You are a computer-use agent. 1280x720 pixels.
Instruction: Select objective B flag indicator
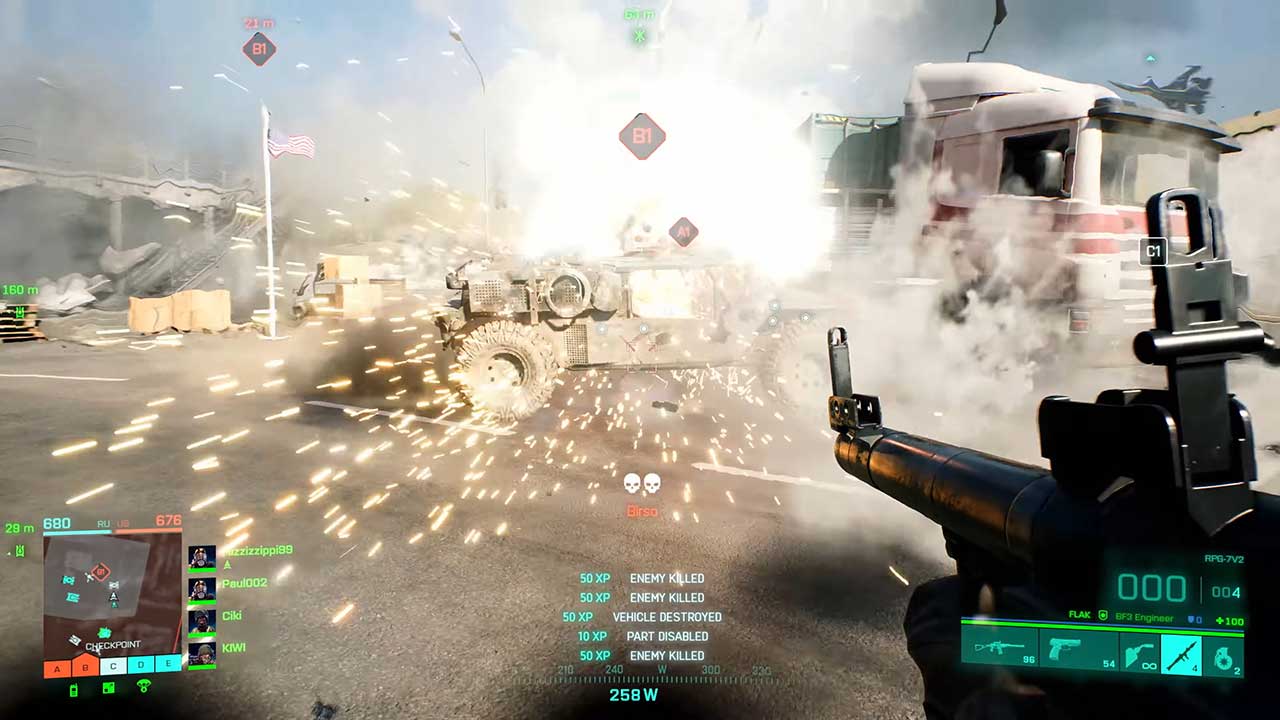(x=85, y=667)
